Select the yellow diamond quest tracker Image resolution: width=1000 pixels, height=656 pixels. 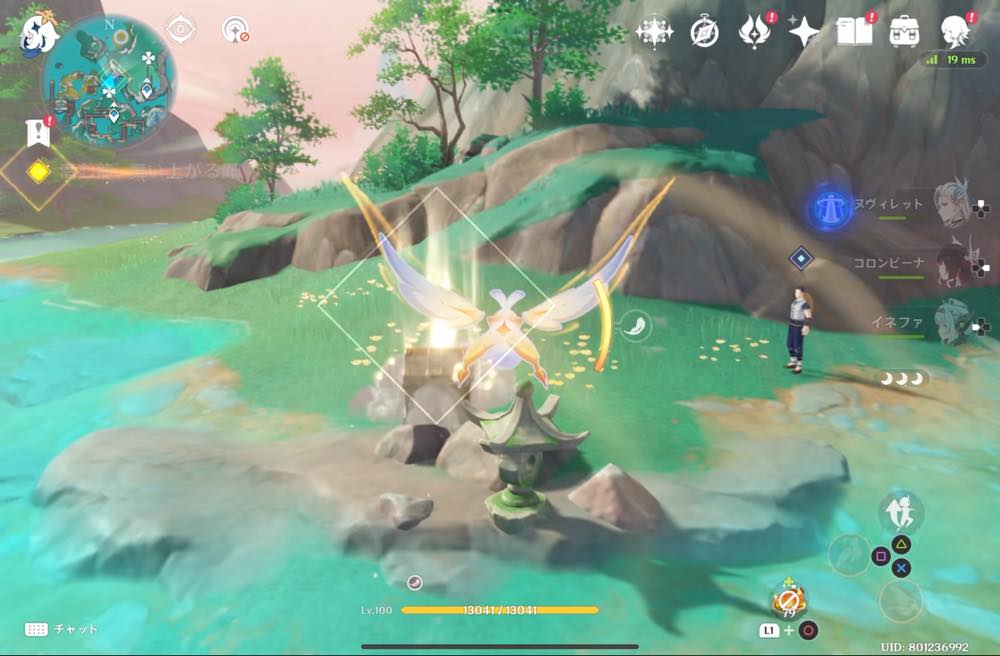38,172
